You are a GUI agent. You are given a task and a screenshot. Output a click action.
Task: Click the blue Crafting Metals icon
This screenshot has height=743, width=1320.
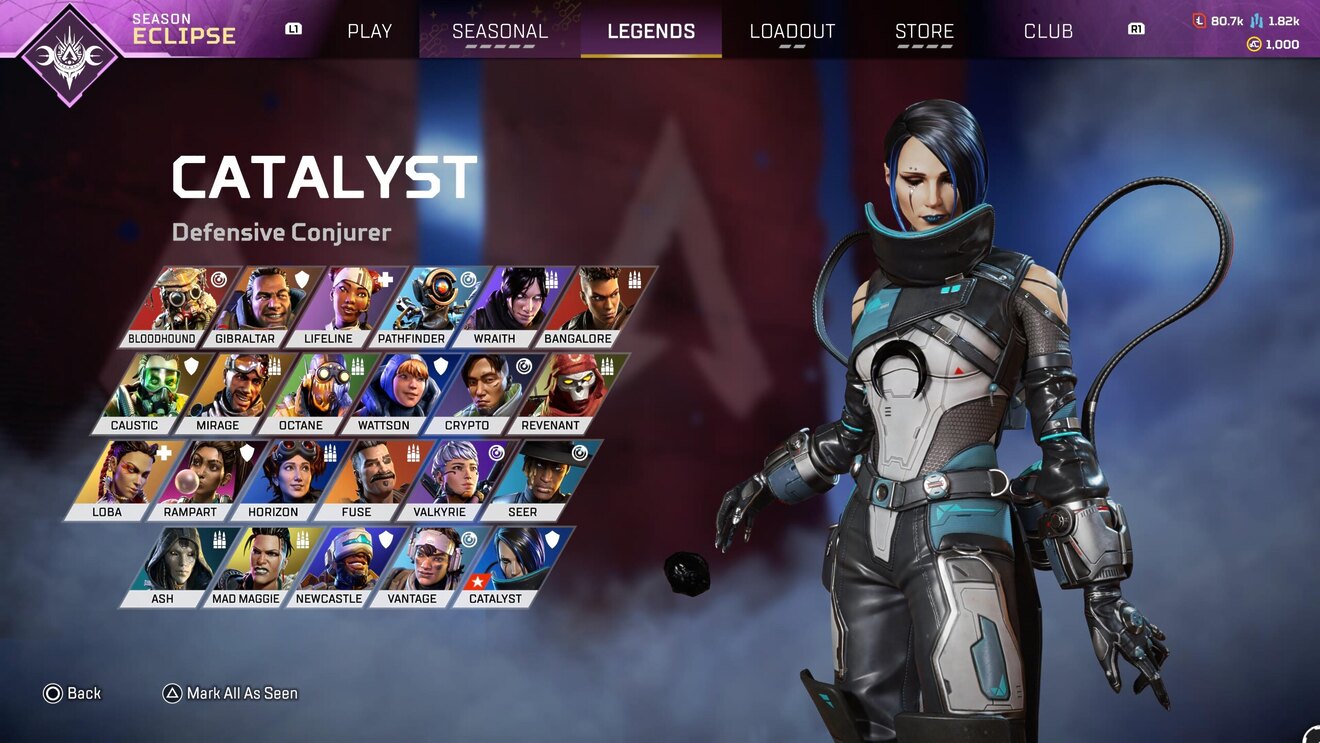coord(1256,19)
